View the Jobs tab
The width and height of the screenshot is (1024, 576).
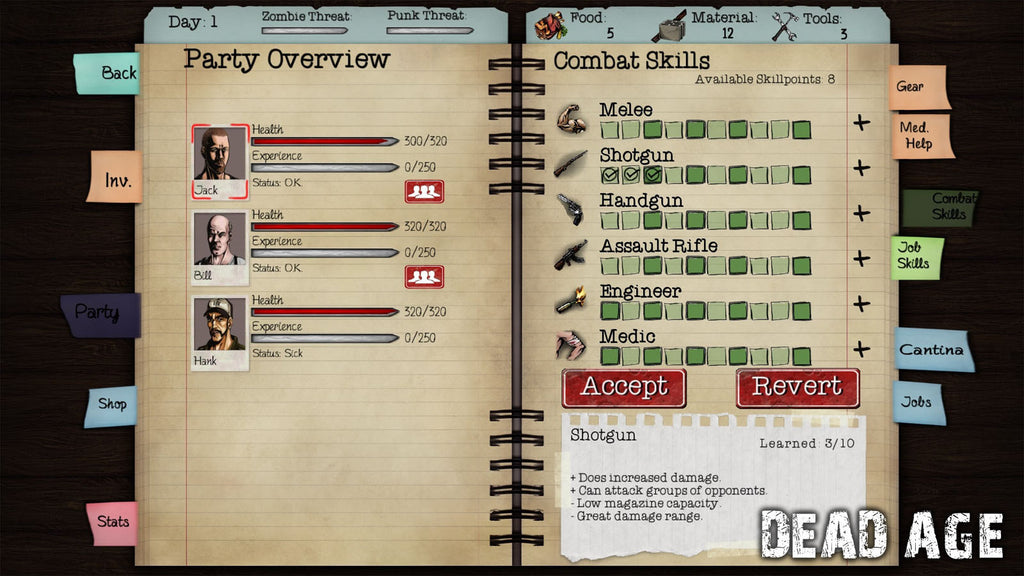(918, 402)
